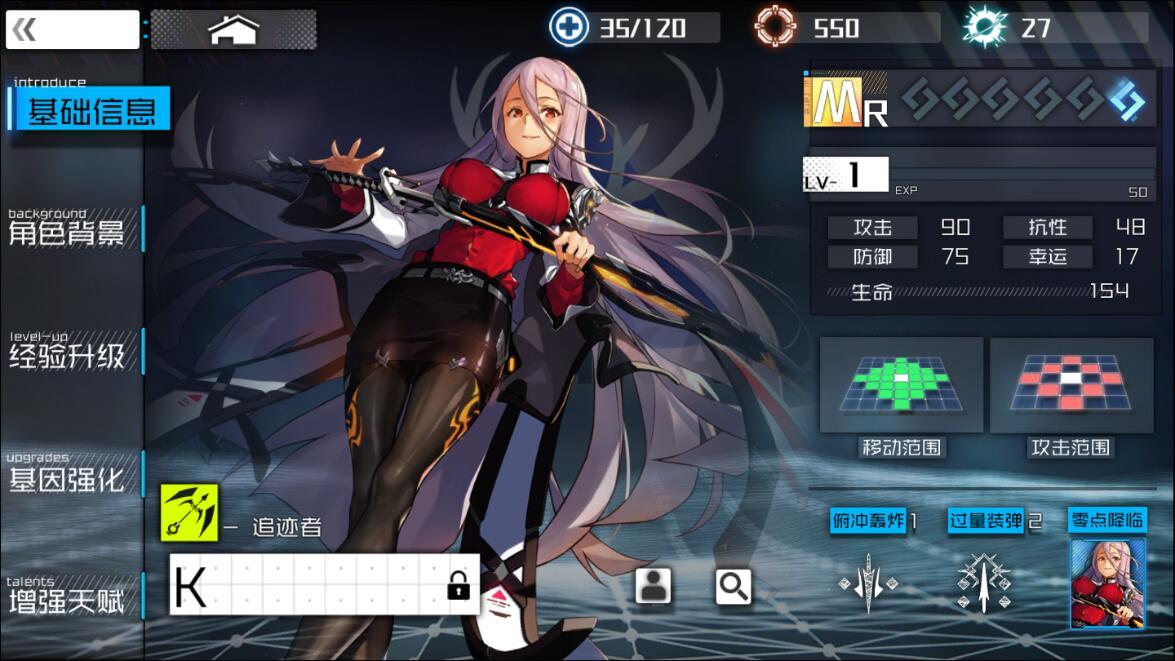This screenshot has height=661, width=1175.
Task: Switch to the 经验升级 level-up tab
Action: click(x=68, y=355)
